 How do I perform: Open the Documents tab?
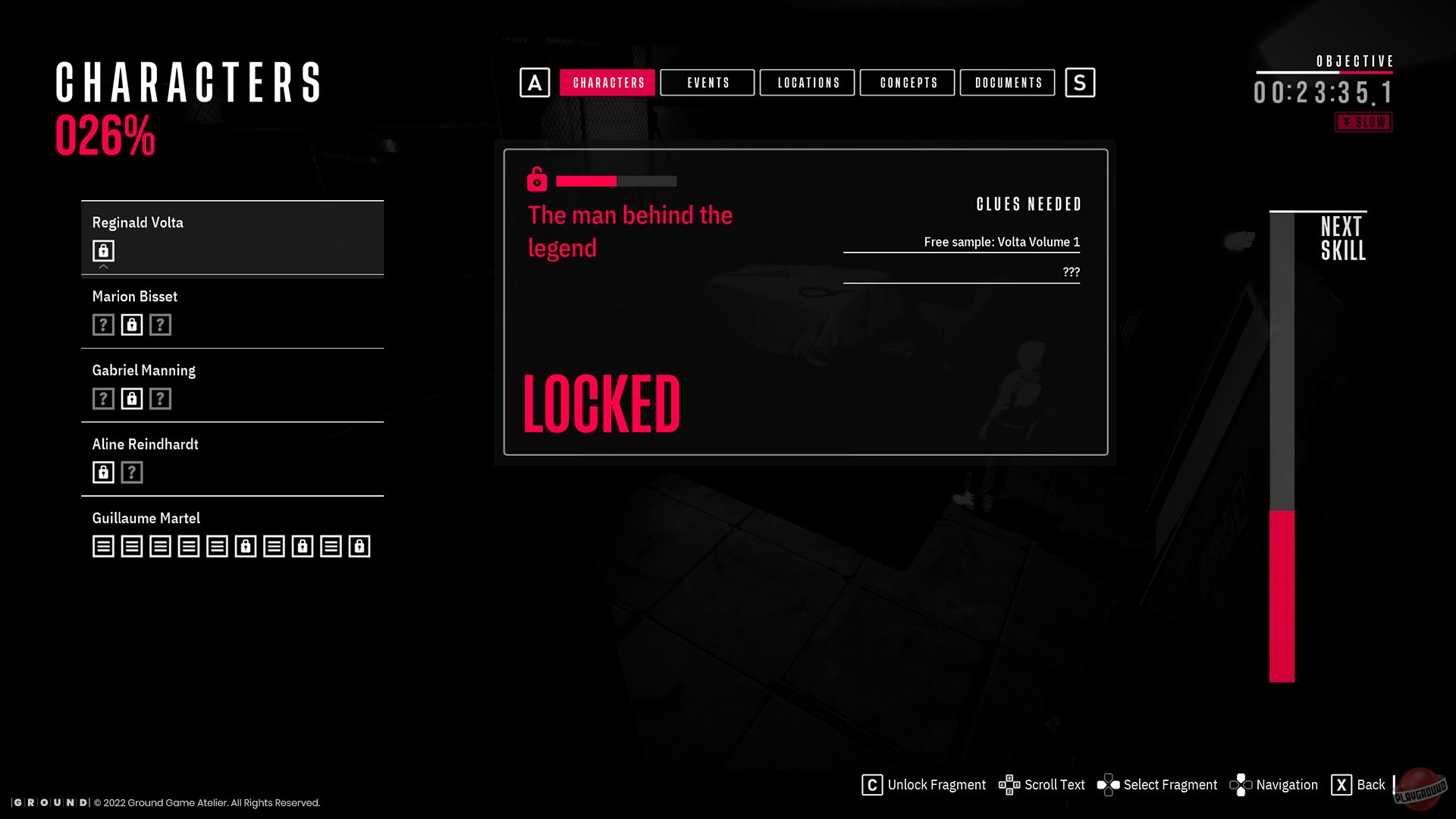pos(1008,83)
